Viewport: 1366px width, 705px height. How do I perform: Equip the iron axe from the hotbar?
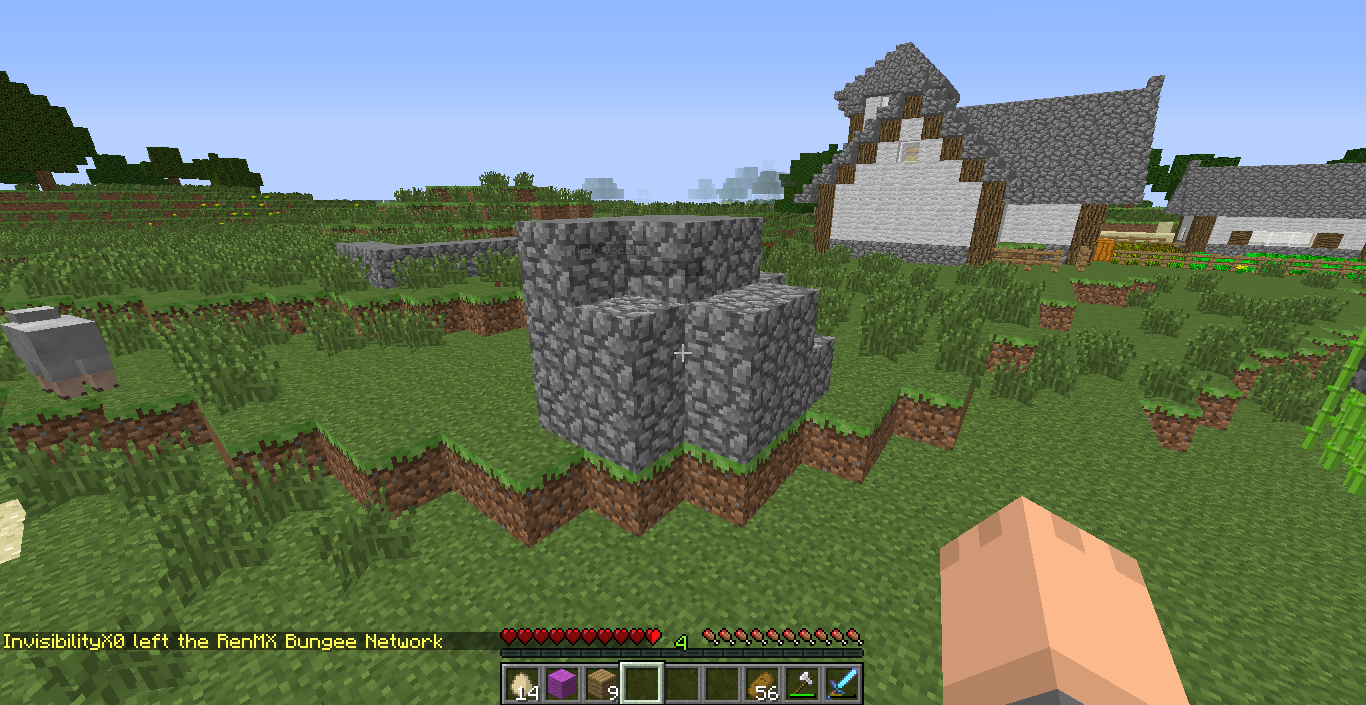[x=802, y=684]
